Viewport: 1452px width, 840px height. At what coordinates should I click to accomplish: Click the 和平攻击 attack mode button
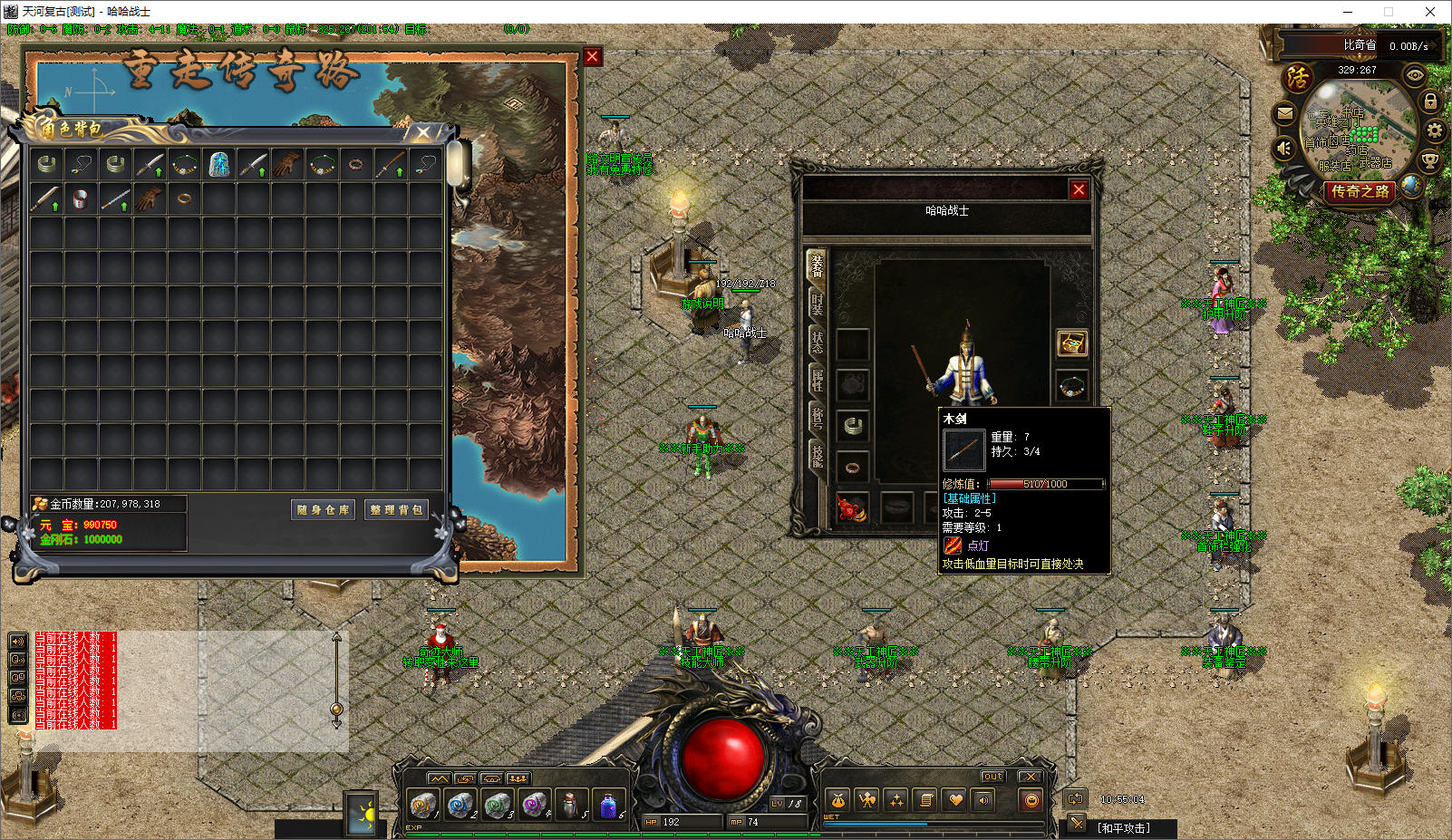[1123, 828]
